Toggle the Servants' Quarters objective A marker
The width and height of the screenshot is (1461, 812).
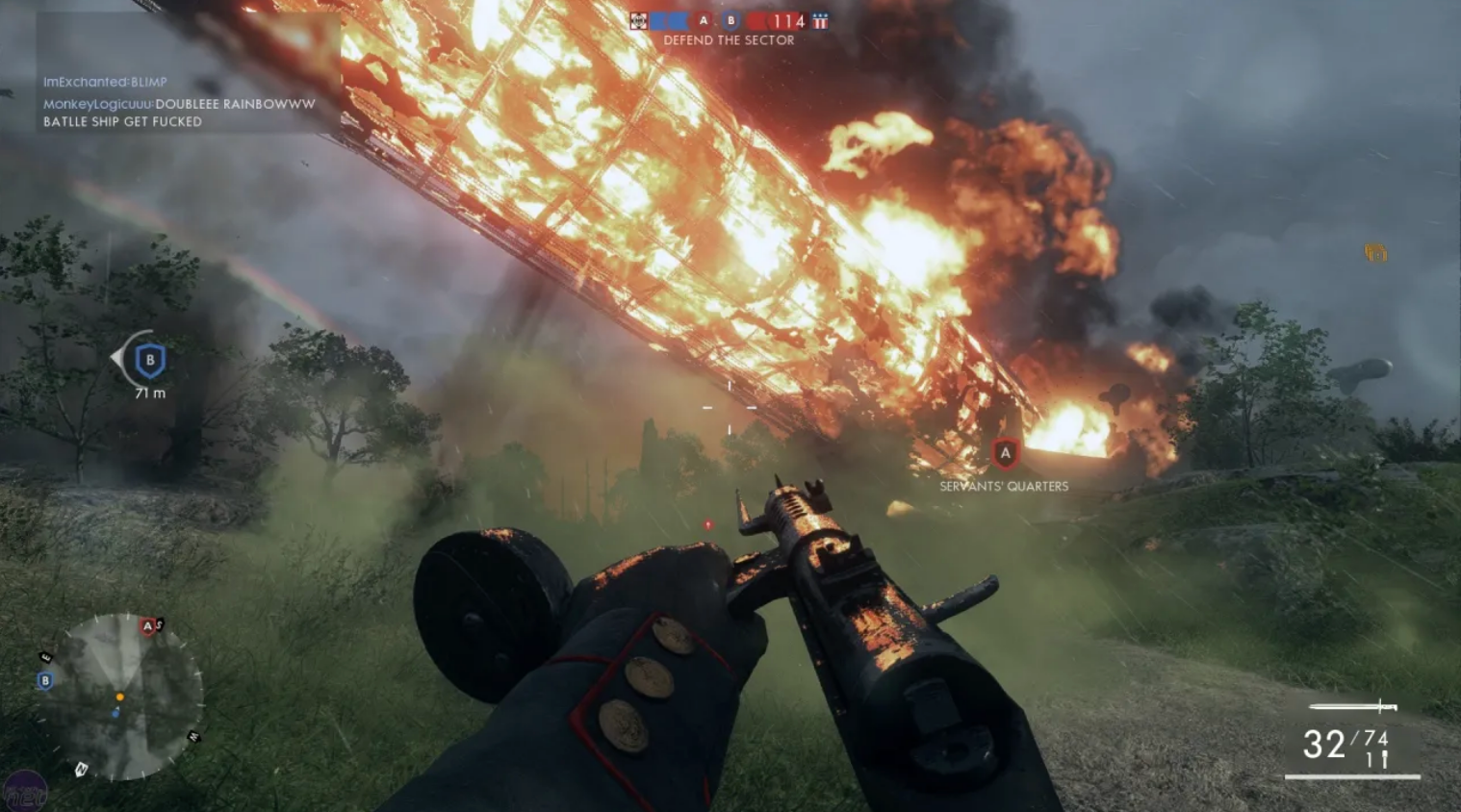pyautogui.click(x=1006, y=452)
